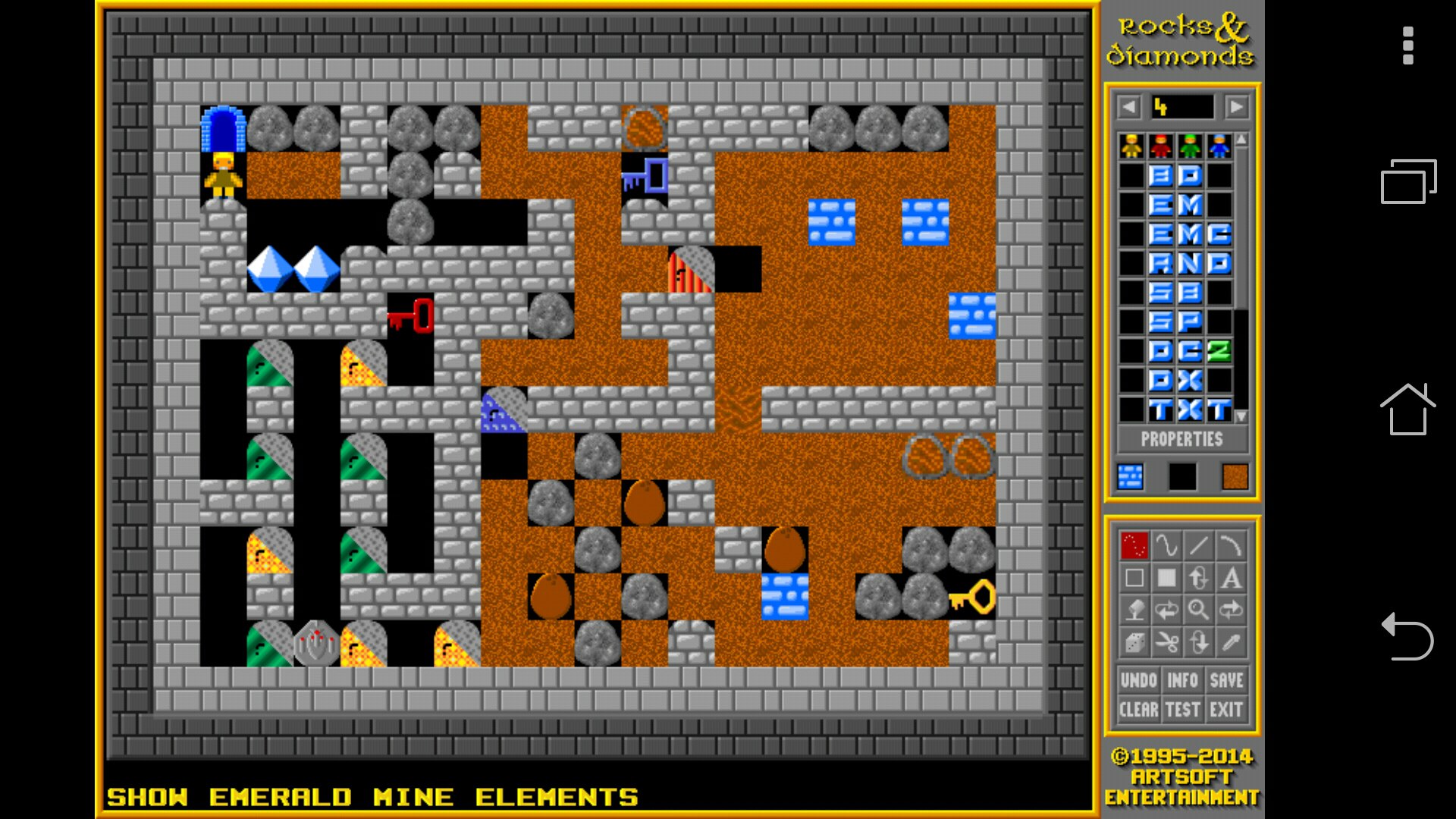Select the text letter A tool
The height and width of the screenshot is (819, 1456).
click(x=1231, y=579)
